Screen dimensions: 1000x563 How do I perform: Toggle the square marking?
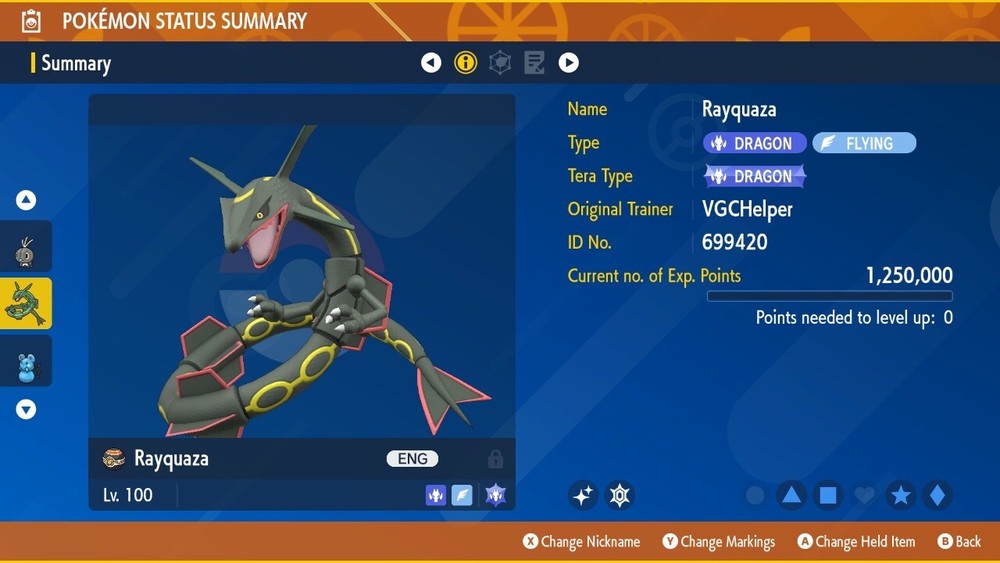pyautogui.click(x=827, y=495)
